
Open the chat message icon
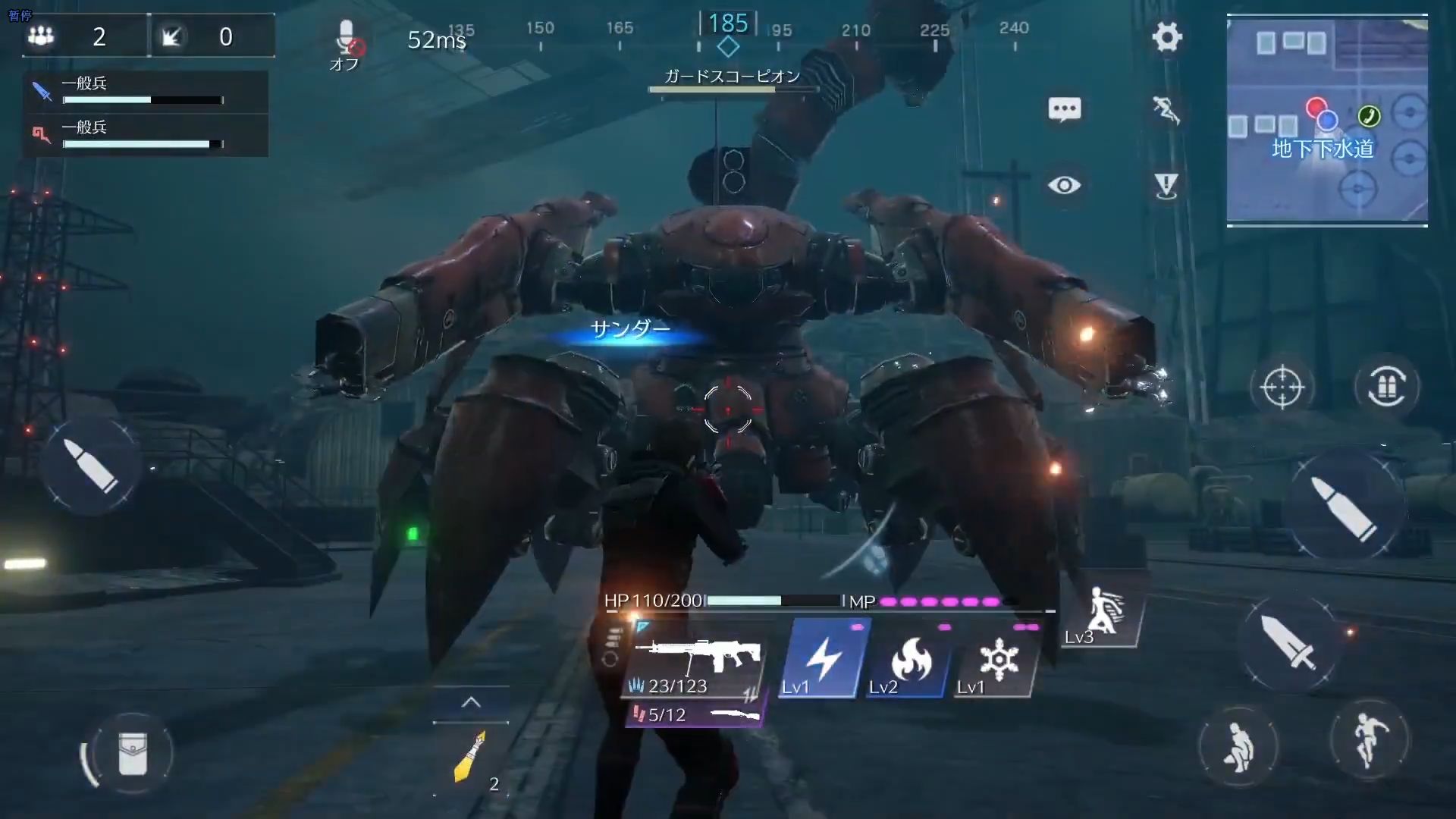pos(1063,108)
